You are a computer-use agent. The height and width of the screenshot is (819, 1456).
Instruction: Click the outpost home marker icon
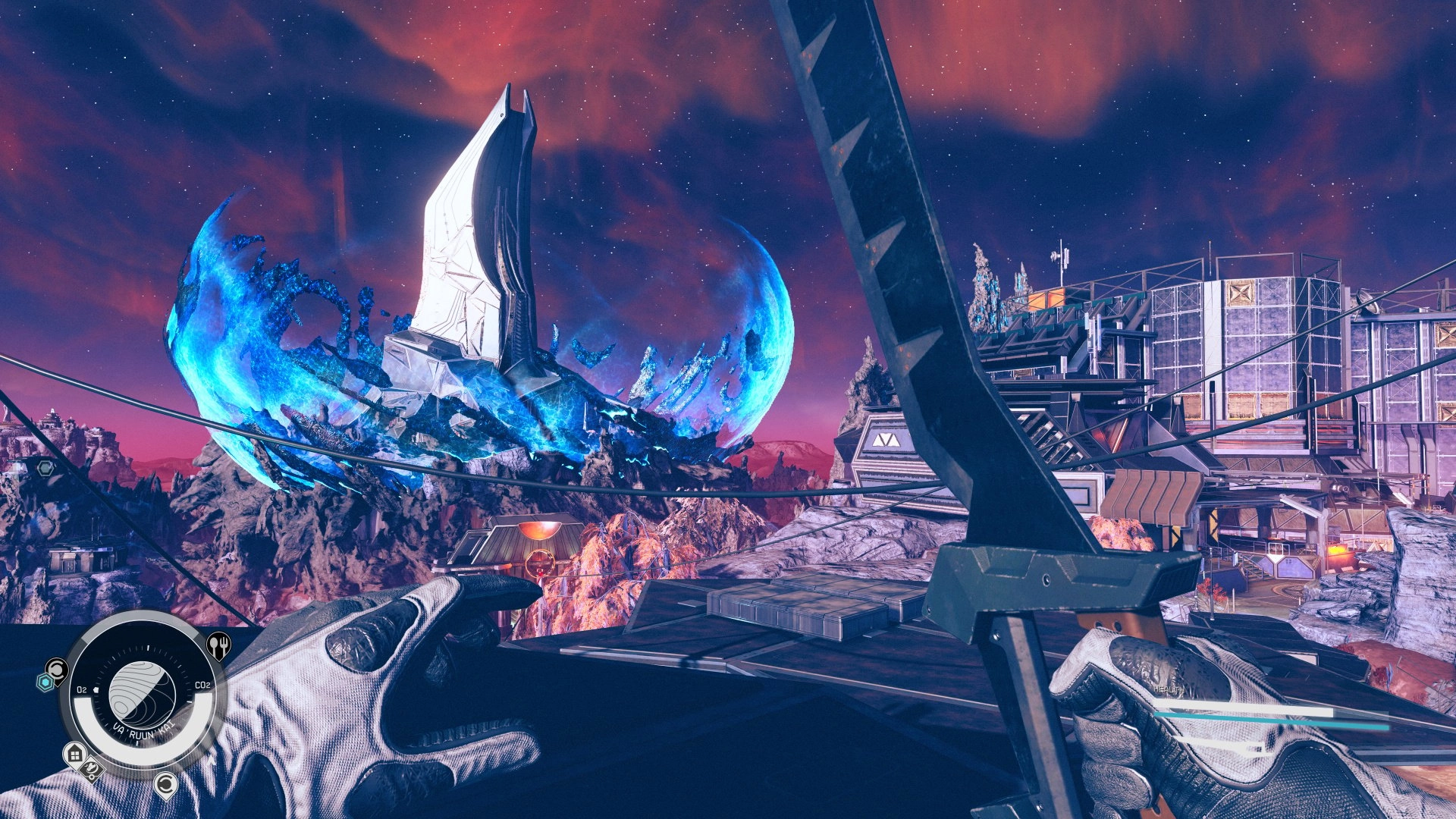click(75, 754)
